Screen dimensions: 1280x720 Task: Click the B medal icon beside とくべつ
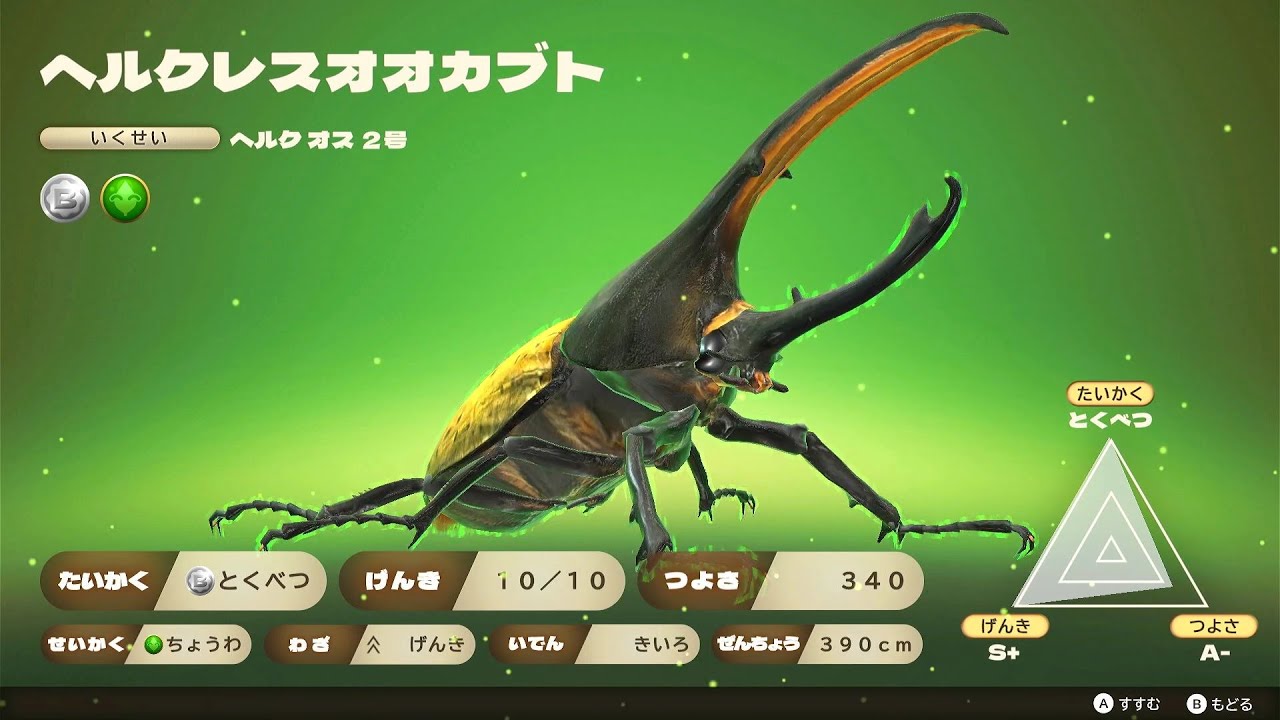pyautogui.click(x=196, y=580)
